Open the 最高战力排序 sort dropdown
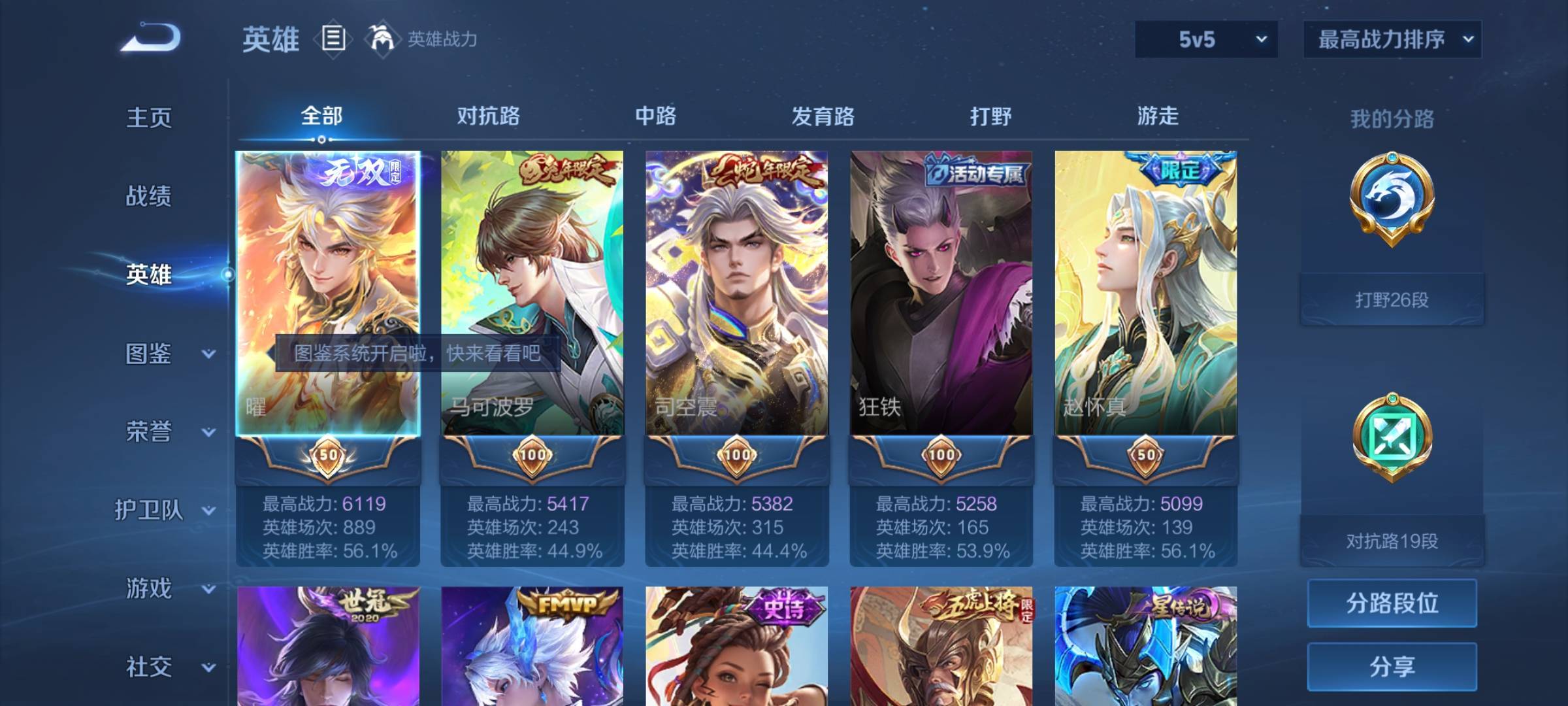 coord(1392,39)
